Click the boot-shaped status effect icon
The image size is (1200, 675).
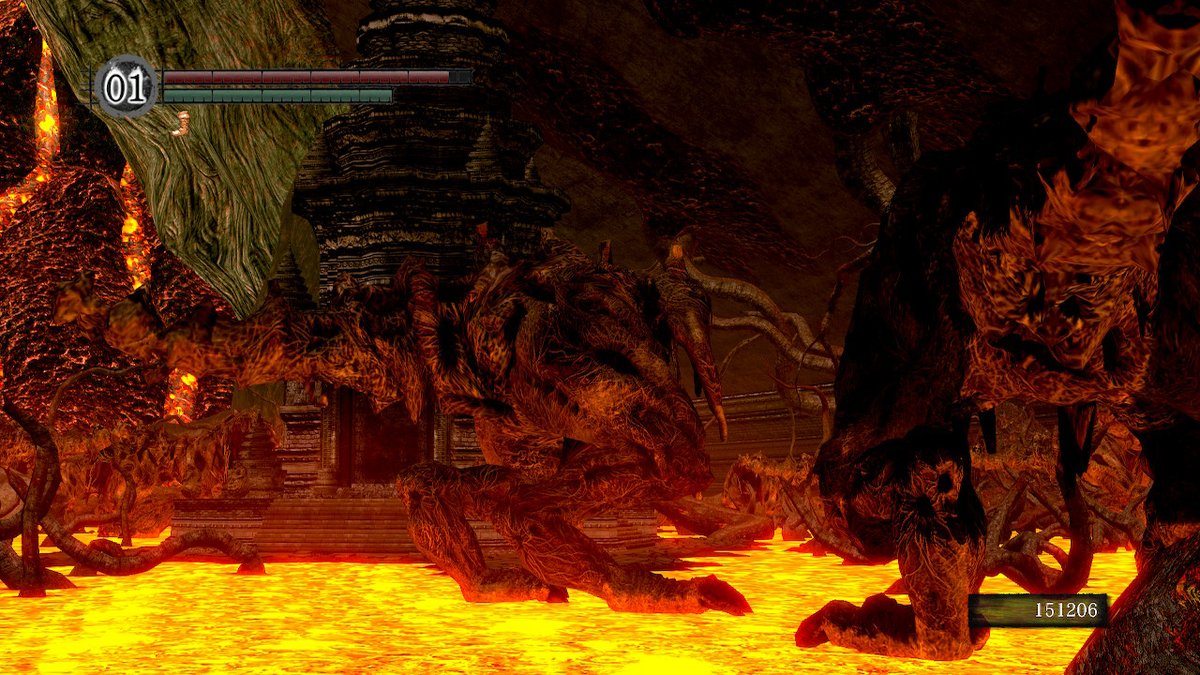tap(181, 123)
